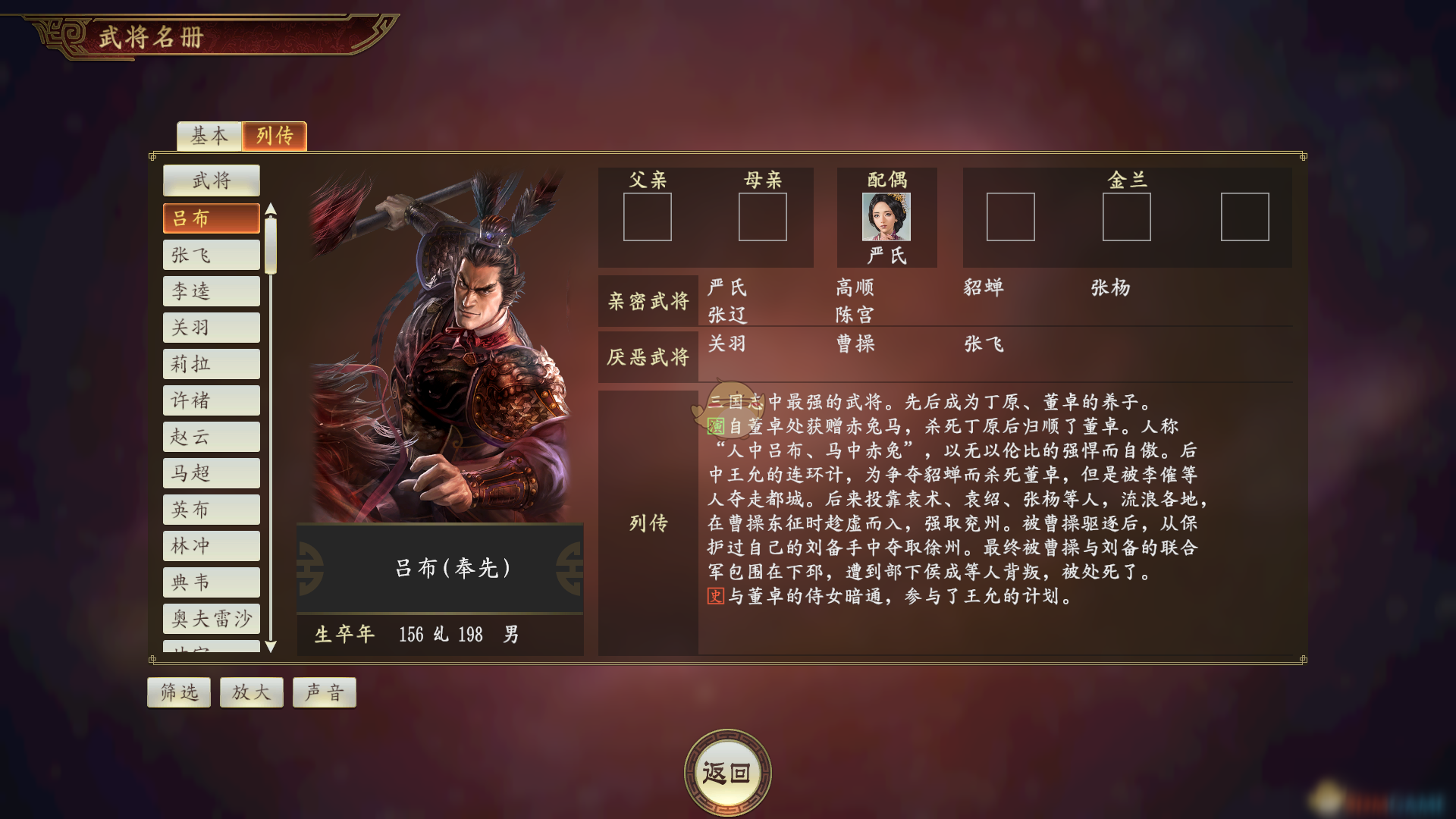
Task: Choose 林冲 from the officer list
Action: click(212, 546)
